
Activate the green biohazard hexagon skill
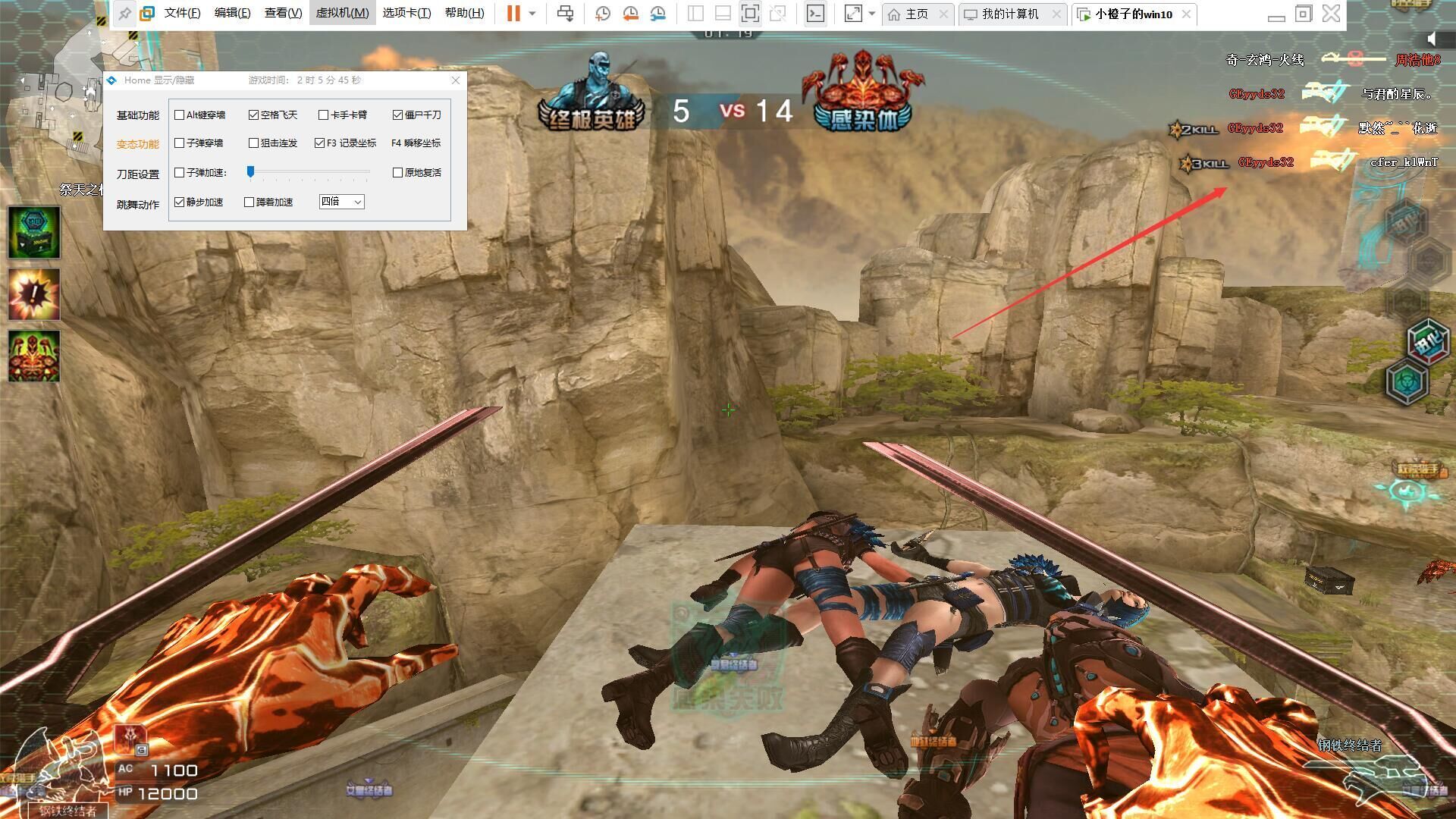1407,381
